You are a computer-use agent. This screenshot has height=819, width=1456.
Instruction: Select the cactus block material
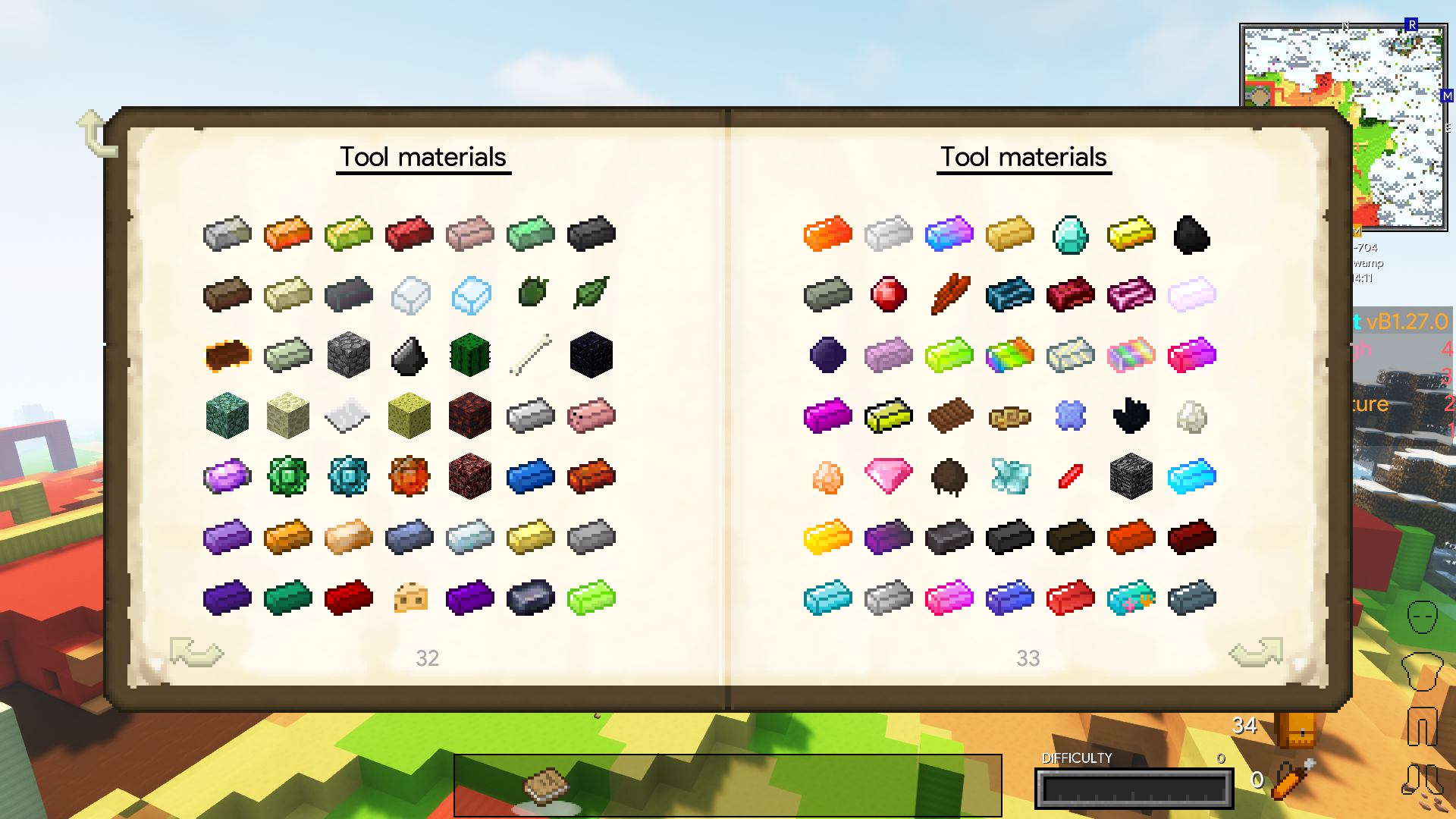(469, 355)
